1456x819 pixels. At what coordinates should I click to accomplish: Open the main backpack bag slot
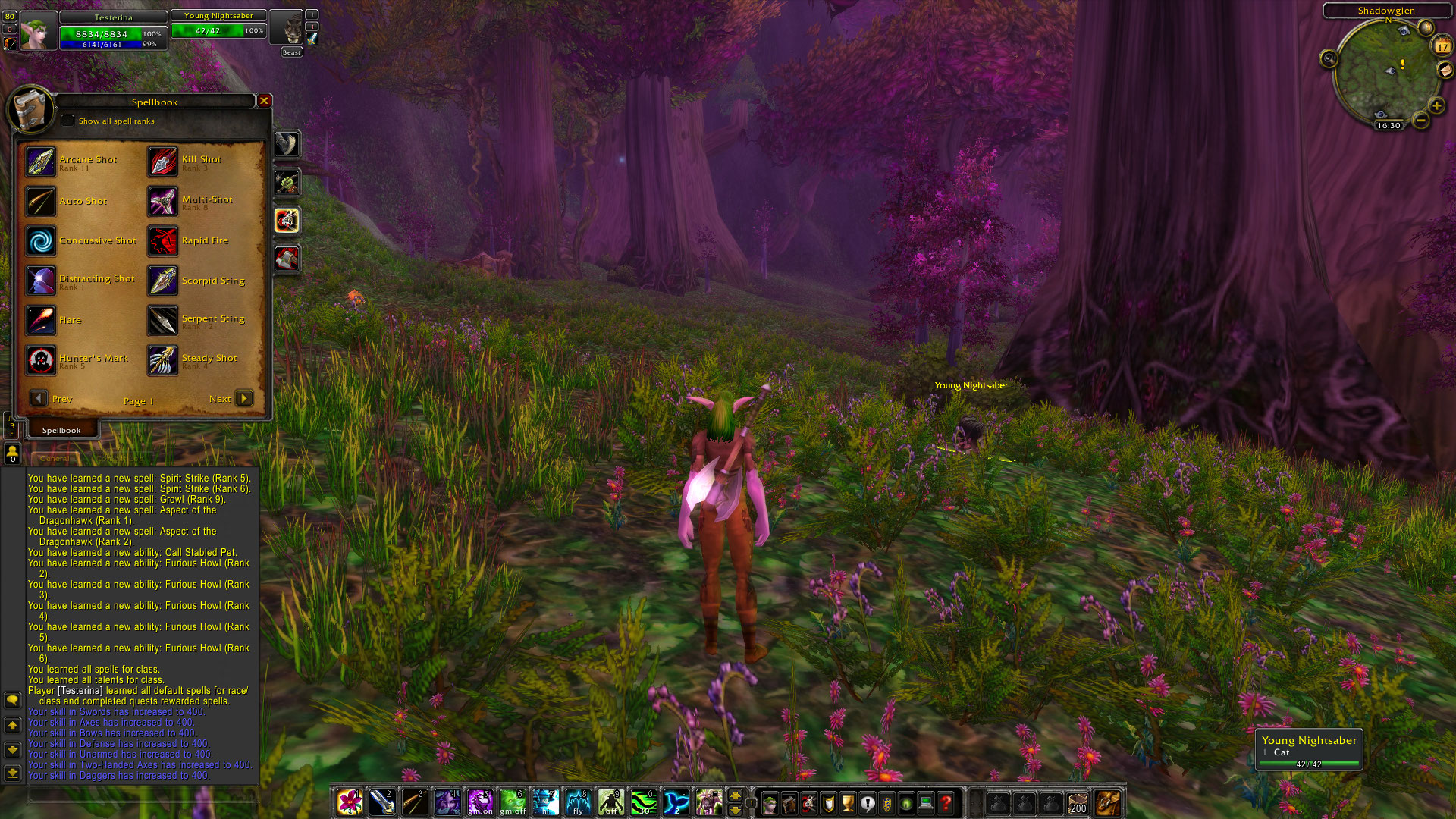click(x=1108, y=802)
